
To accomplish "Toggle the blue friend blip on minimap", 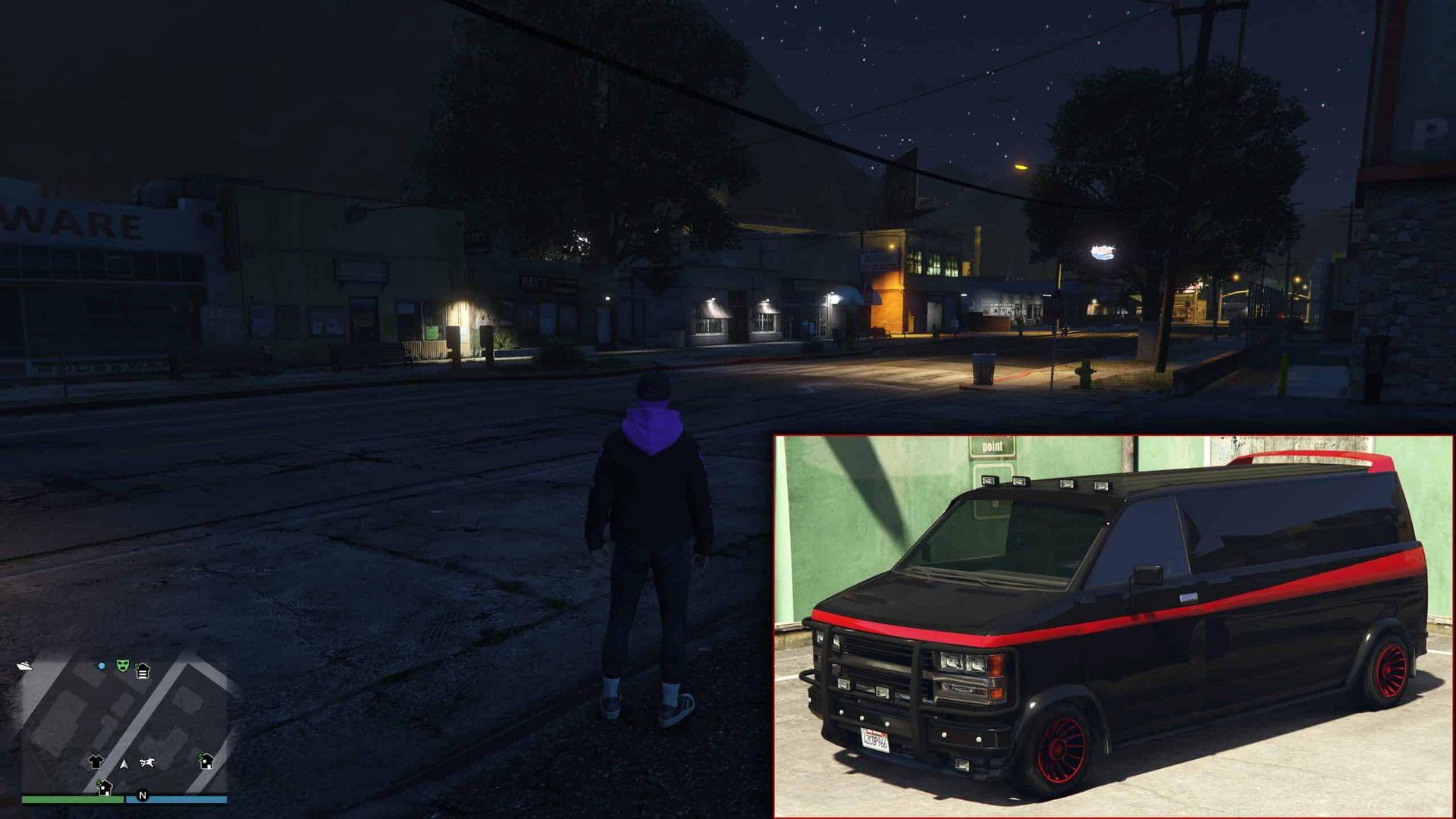I will coord(101,666).
